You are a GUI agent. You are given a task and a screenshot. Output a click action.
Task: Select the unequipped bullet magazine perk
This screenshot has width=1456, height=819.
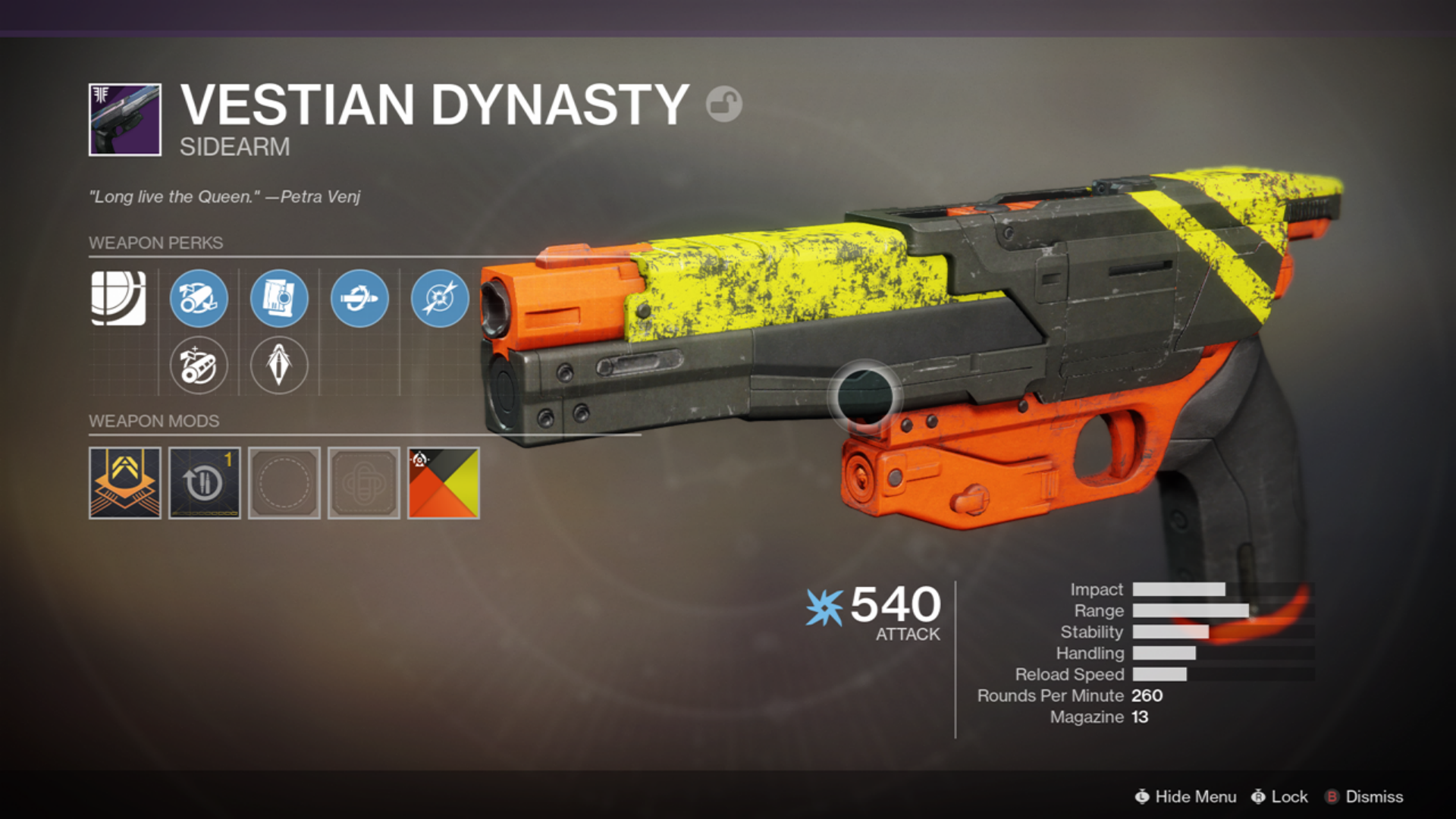[x=280, y=363]
